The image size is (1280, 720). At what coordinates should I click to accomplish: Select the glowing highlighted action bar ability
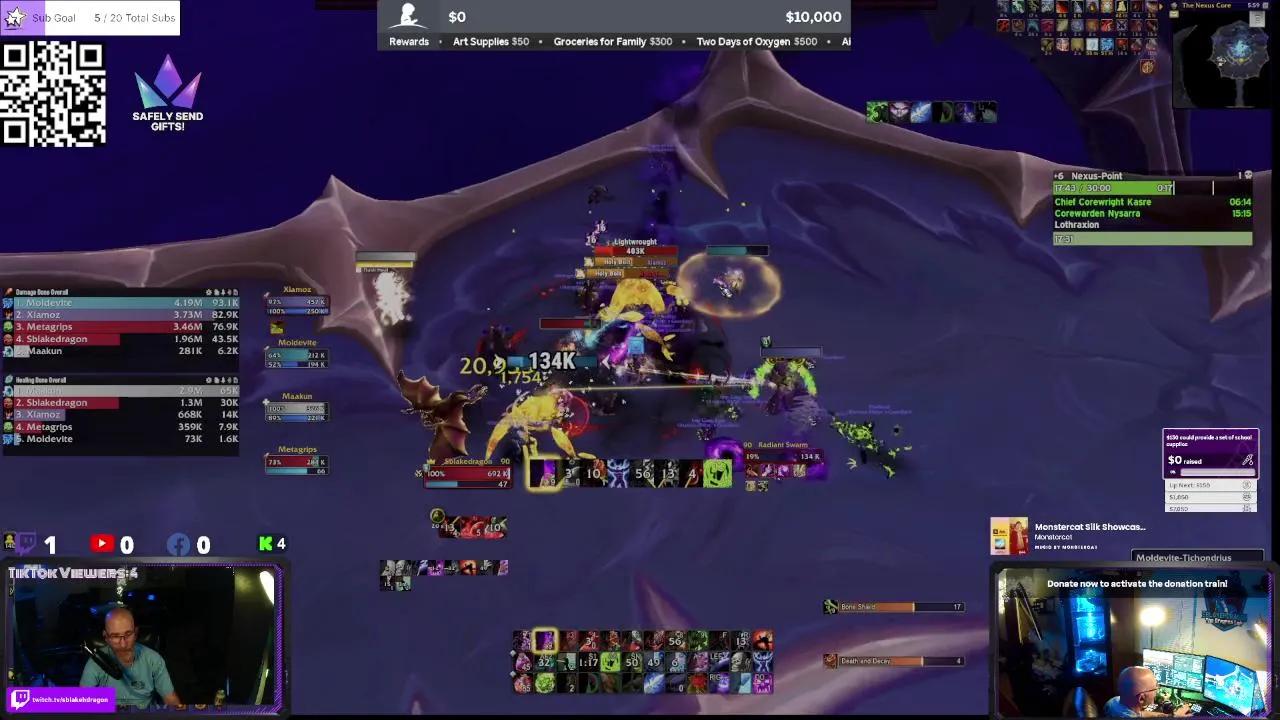coord(545,641)
